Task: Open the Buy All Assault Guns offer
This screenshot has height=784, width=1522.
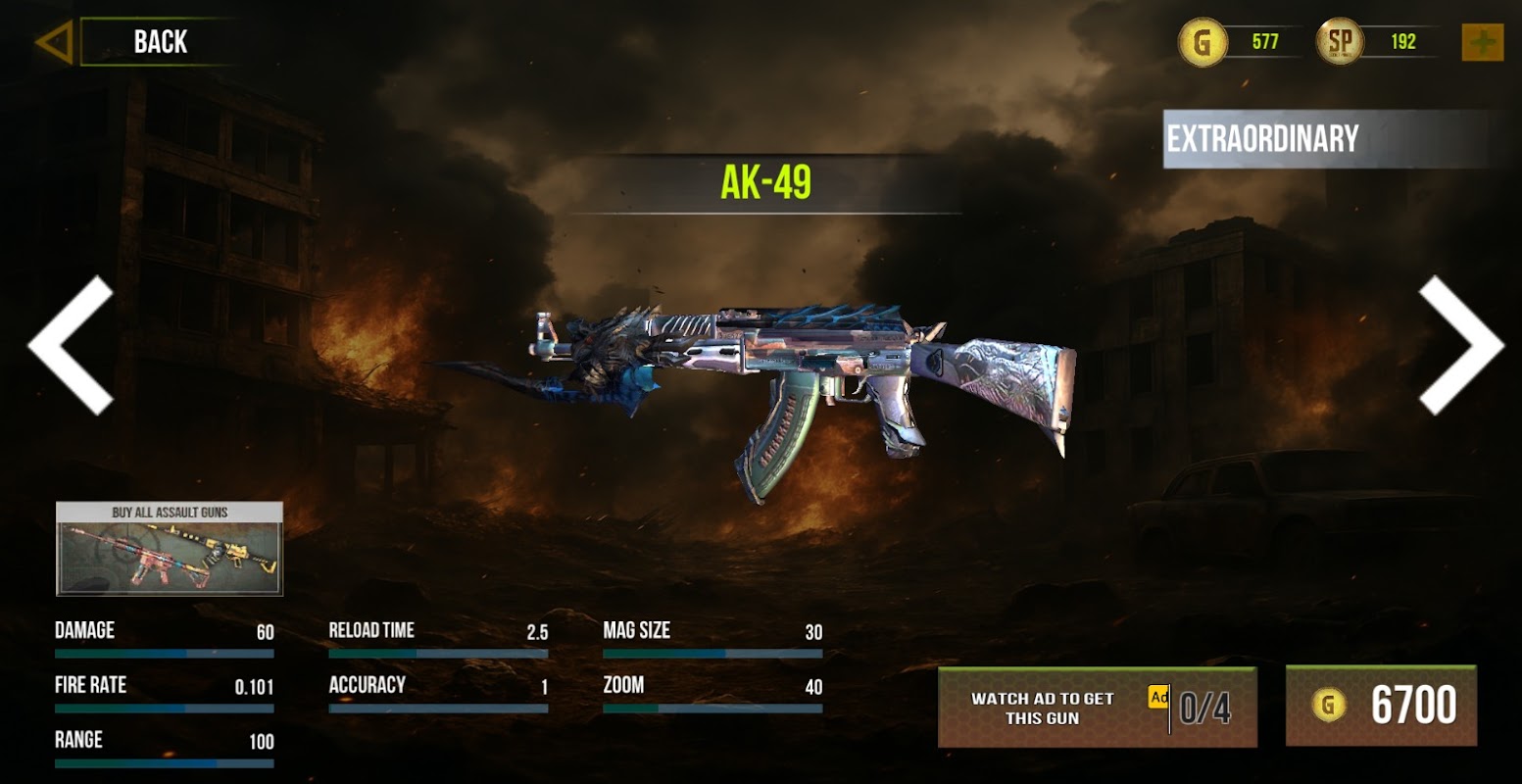Action: 170,549
